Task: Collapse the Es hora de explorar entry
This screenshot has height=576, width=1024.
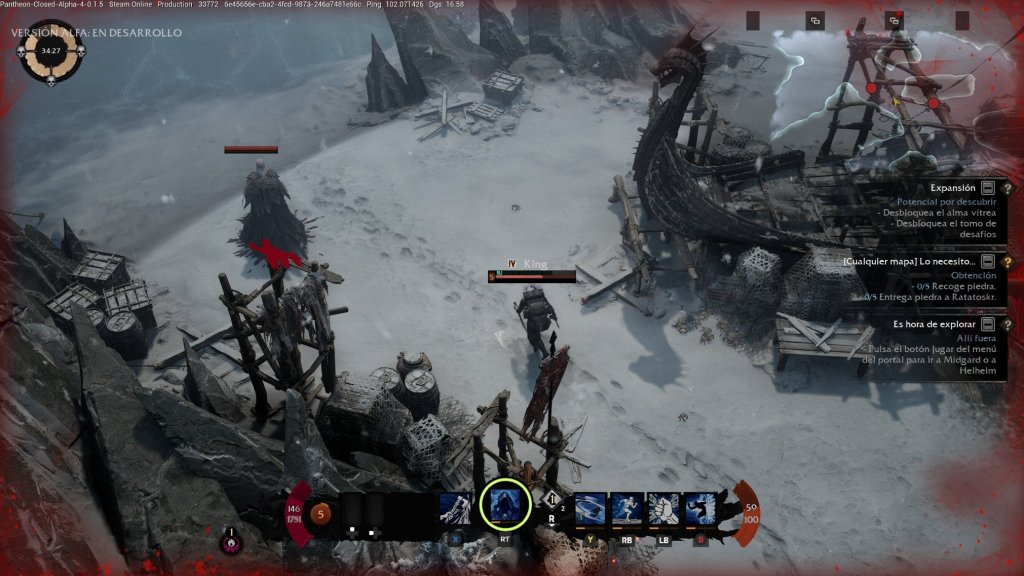Action: point(988,324)
